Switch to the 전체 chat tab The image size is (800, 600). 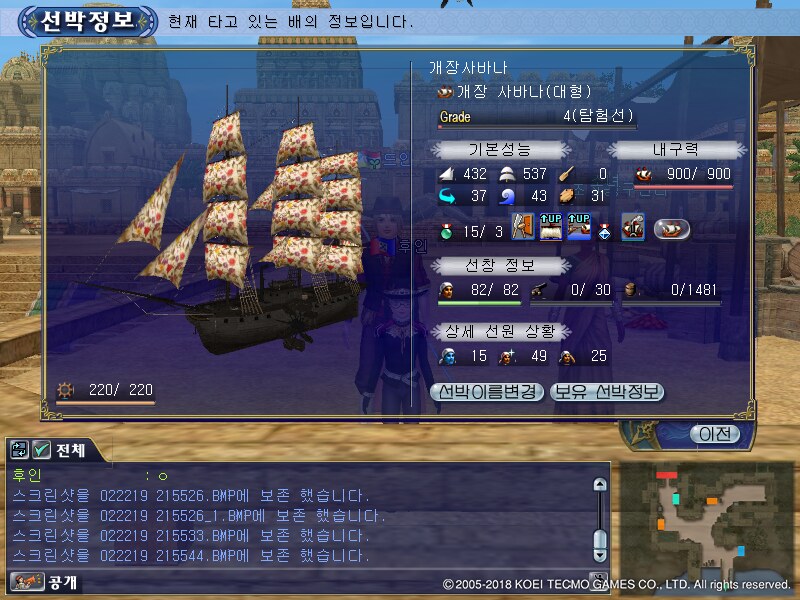[68, 451]
